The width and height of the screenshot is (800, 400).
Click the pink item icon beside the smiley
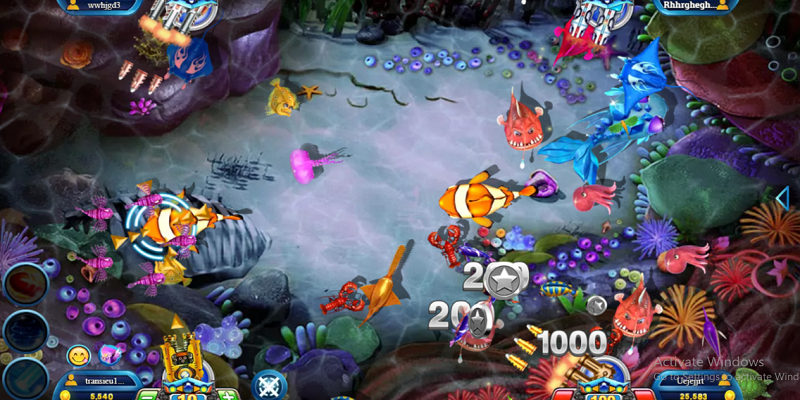[109, 353]
